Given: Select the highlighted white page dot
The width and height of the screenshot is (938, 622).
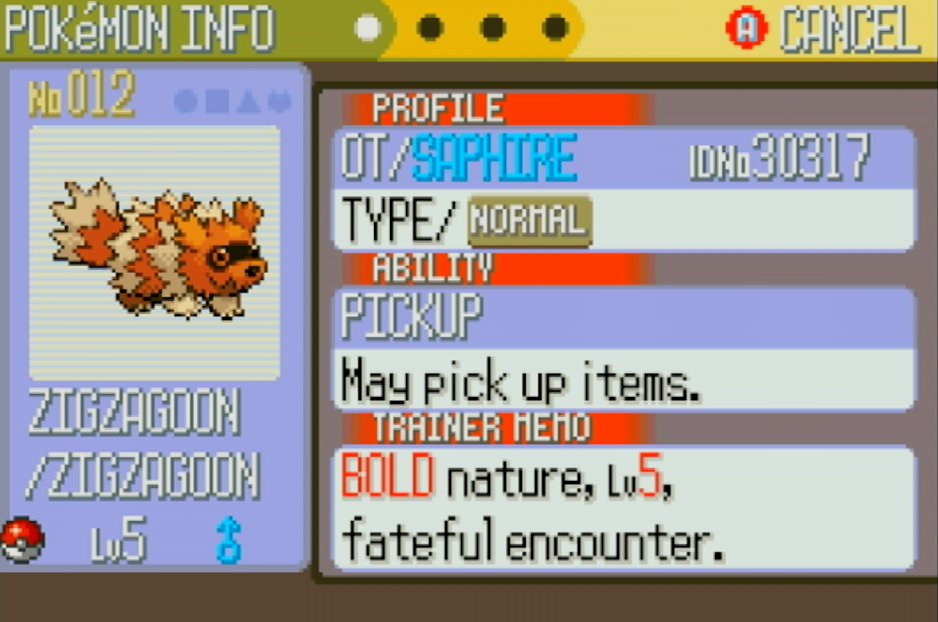Looking at the screenshot, I should click(368, 28).
